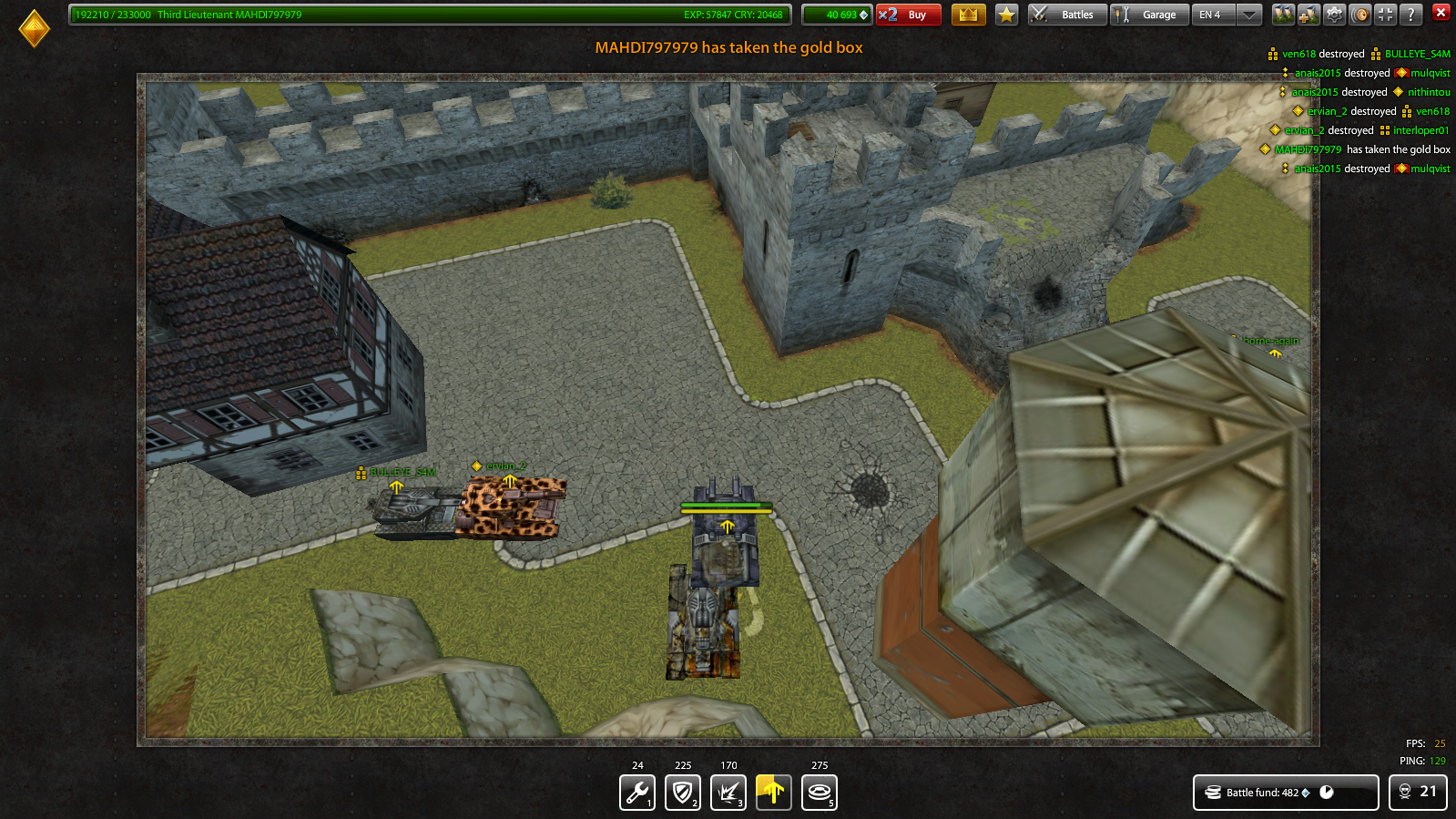Viewport: 1456px width, 819px height.
Task: Open the game settings gear
Action: point(1334,14)
